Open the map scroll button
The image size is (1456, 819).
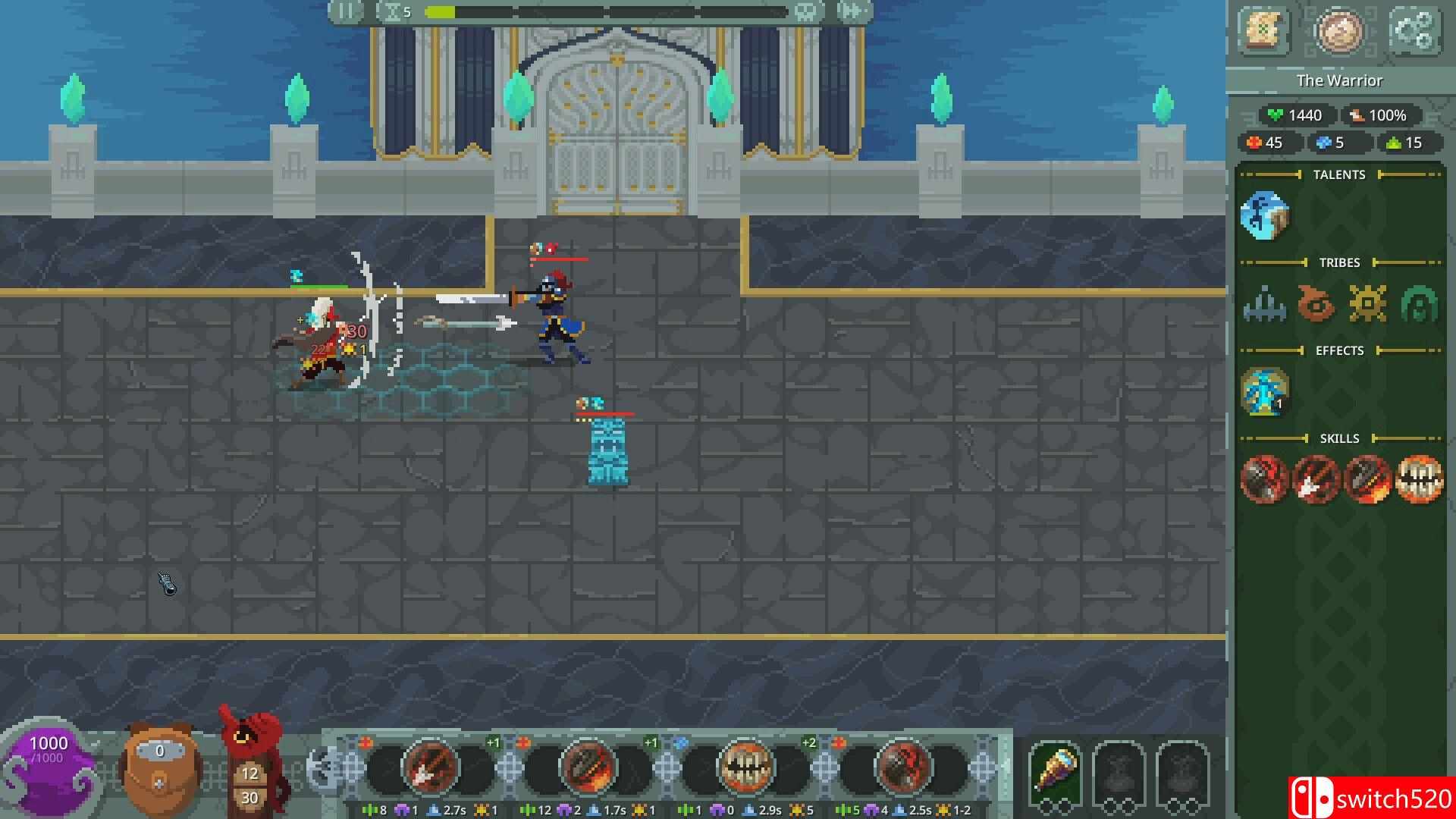[1263, 31]
